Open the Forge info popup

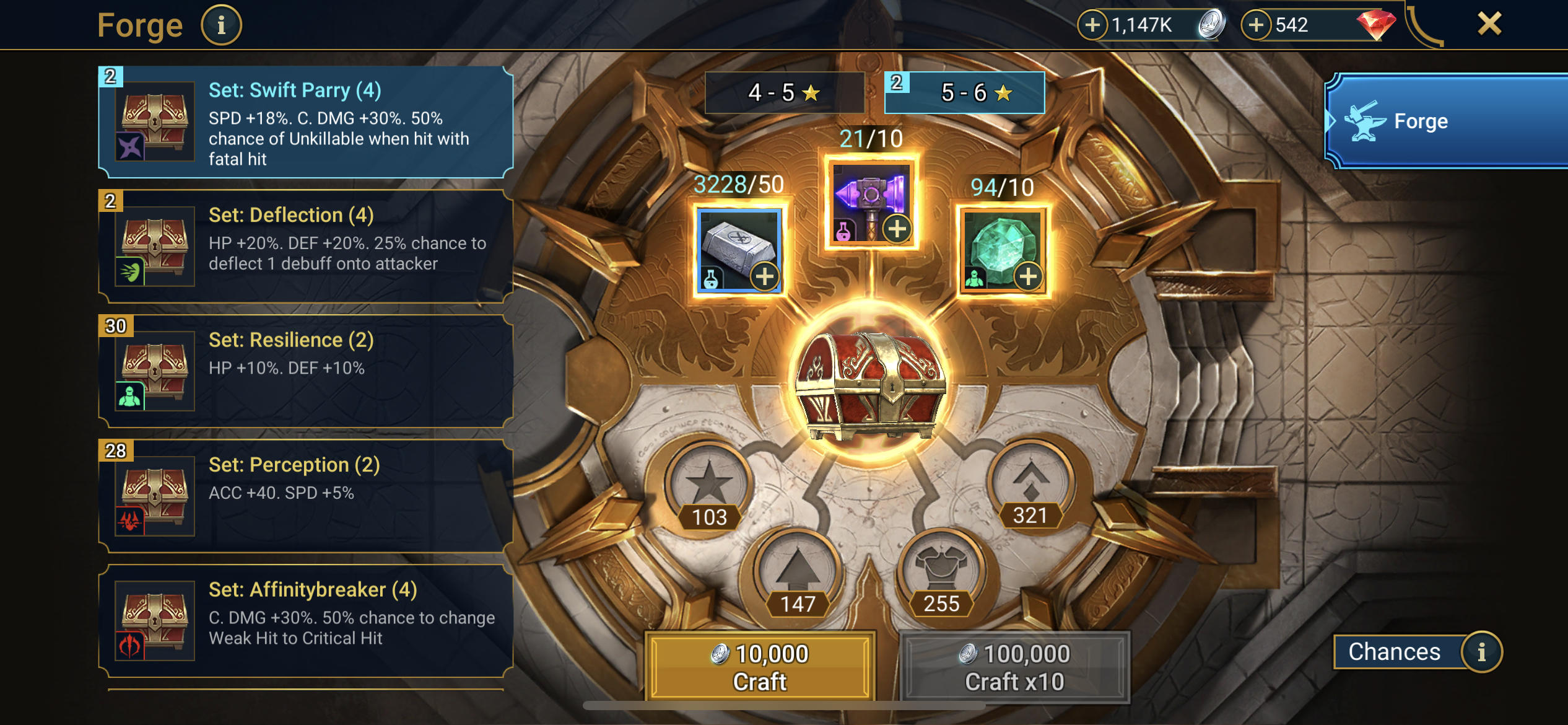[221, 24]
